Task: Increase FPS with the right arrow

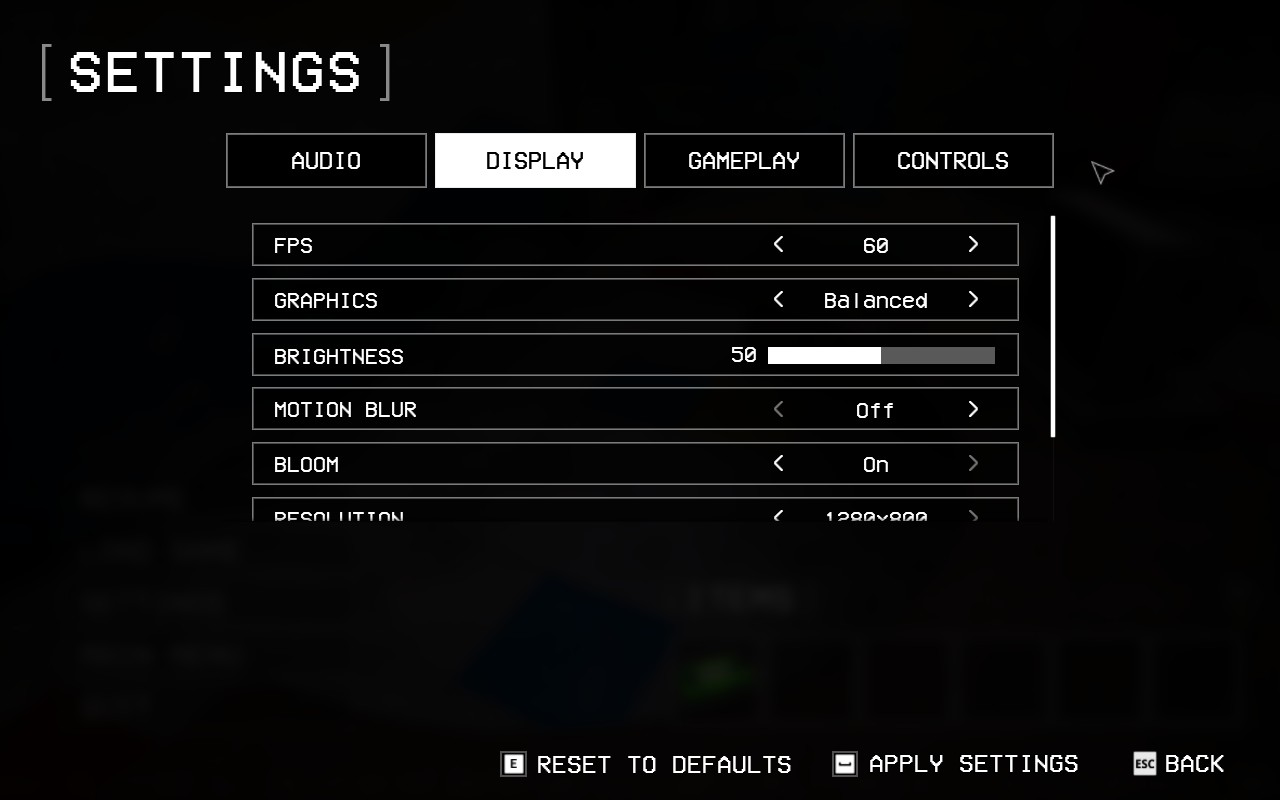Action: [973, 245]
